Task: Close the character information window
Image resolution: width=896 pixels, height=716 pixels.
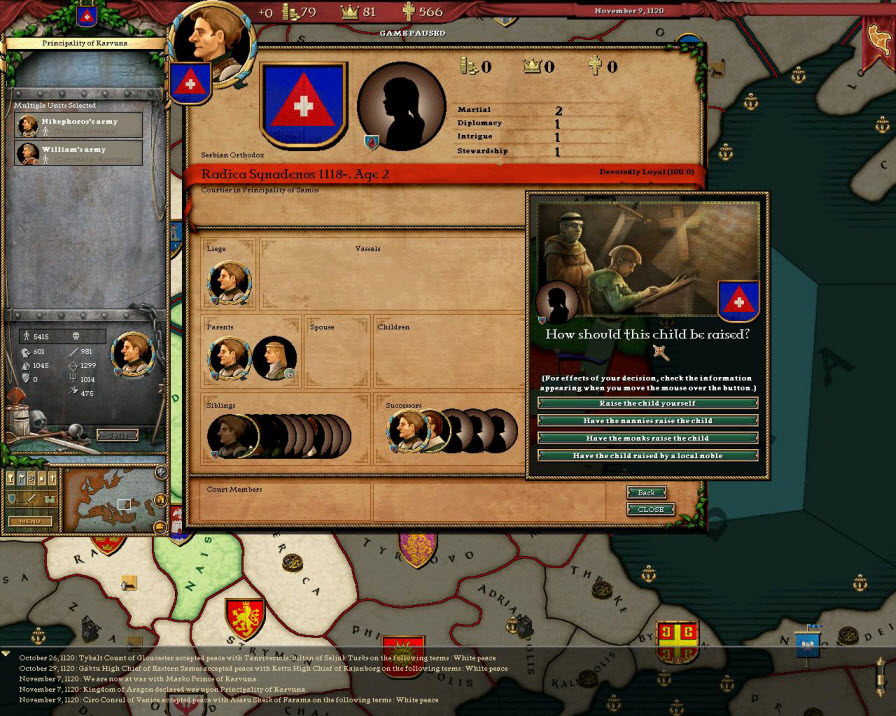Action: (650, 509)
